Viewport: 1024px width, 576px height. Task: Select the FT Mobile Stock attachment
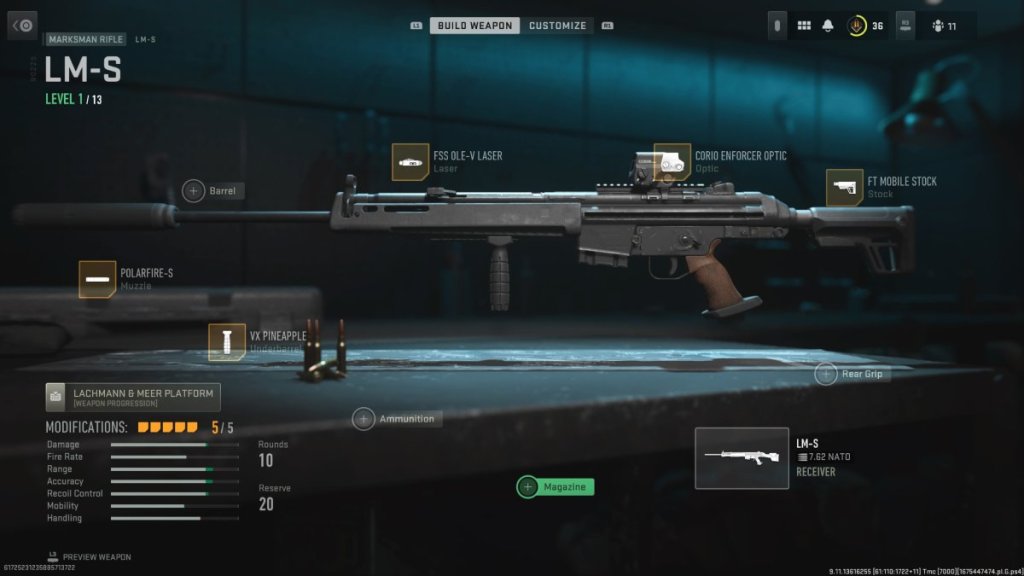click(845, 188)
